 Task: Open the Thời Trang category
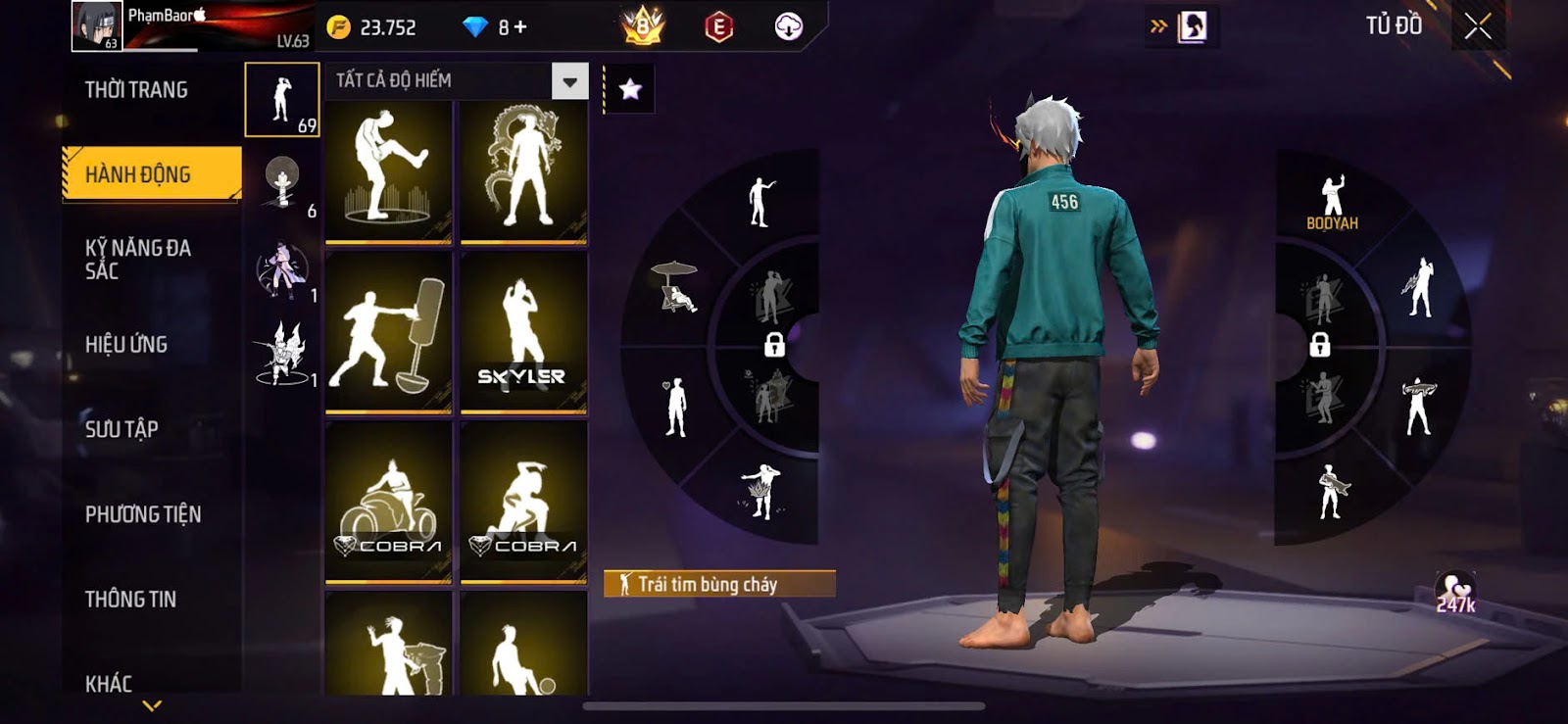136,90
